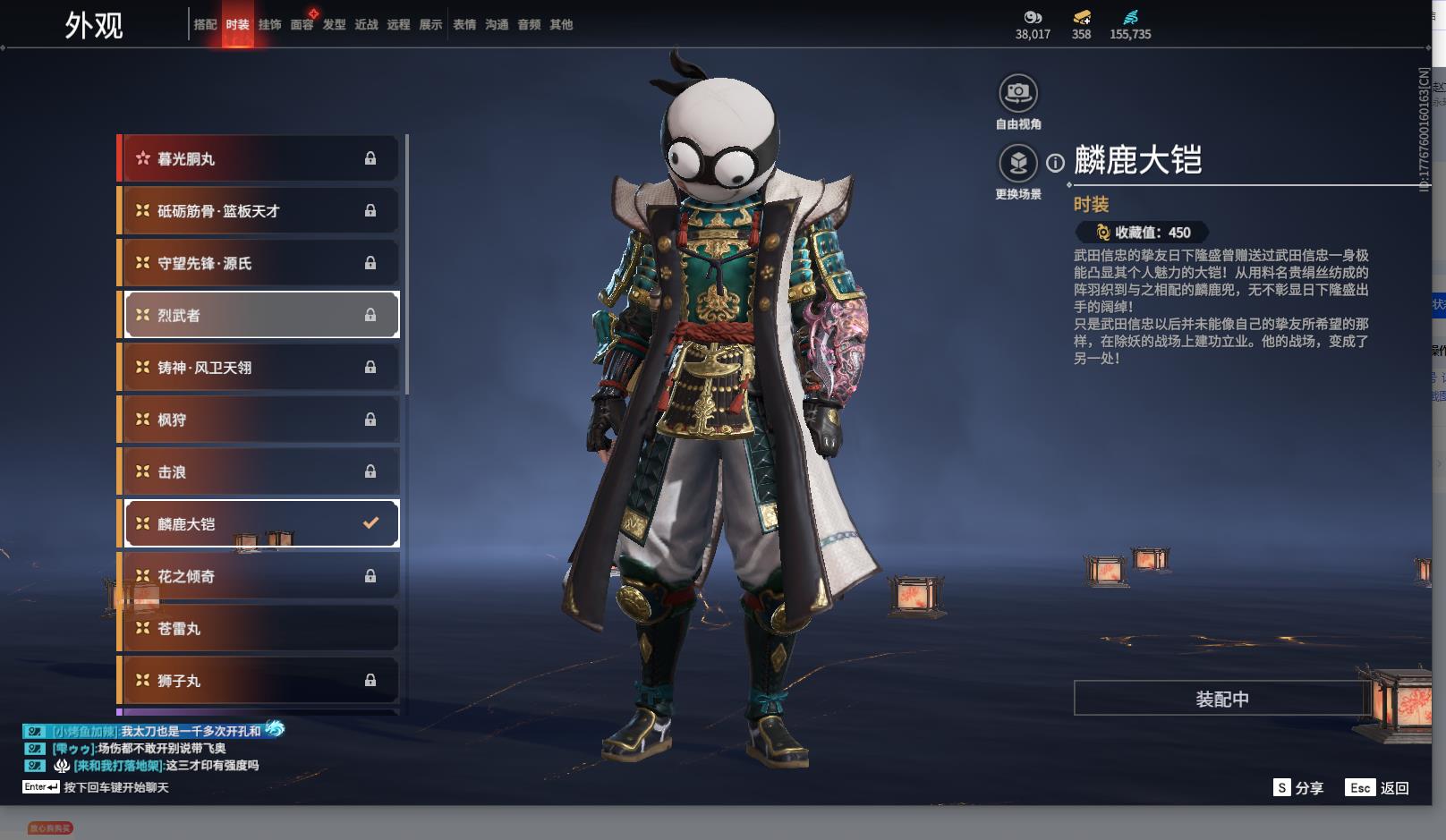Viewport: 1446px width, 840px height.
Task: Select the 苍雷丸 outfit
Action: point(259,629)
